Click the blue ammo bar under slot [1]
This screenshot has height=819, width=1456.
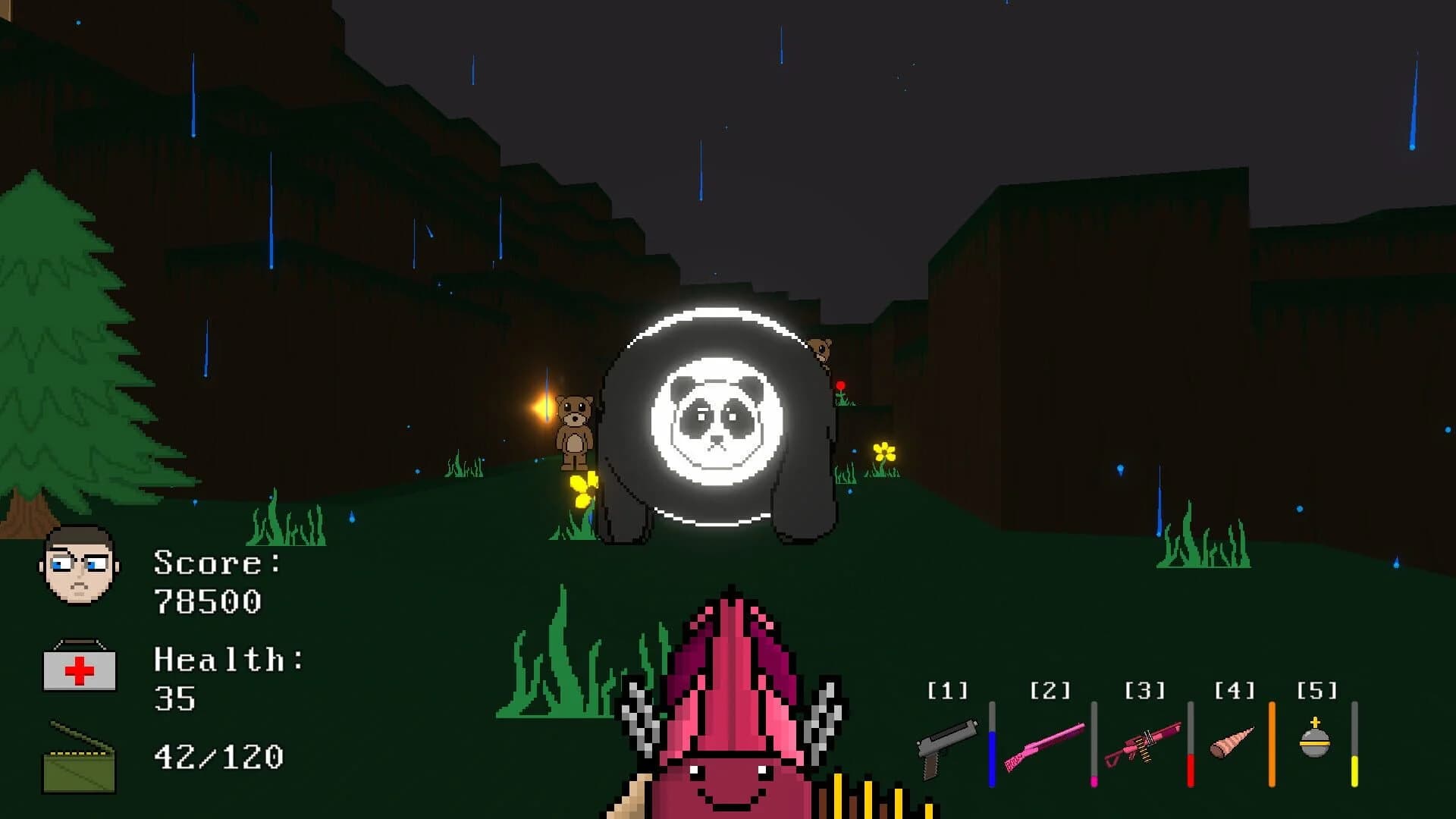pos(993,758)
